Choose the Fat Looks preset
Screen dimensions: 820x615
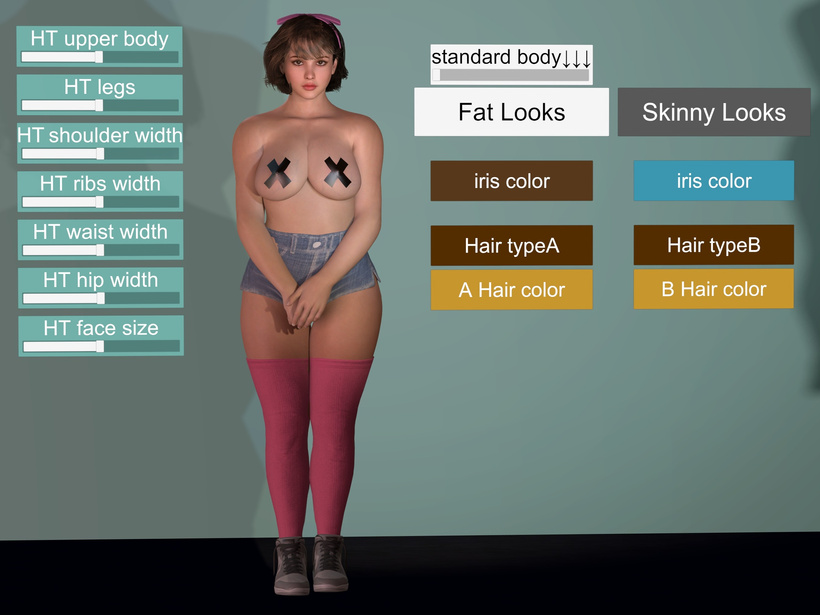(x=512, y=112)
